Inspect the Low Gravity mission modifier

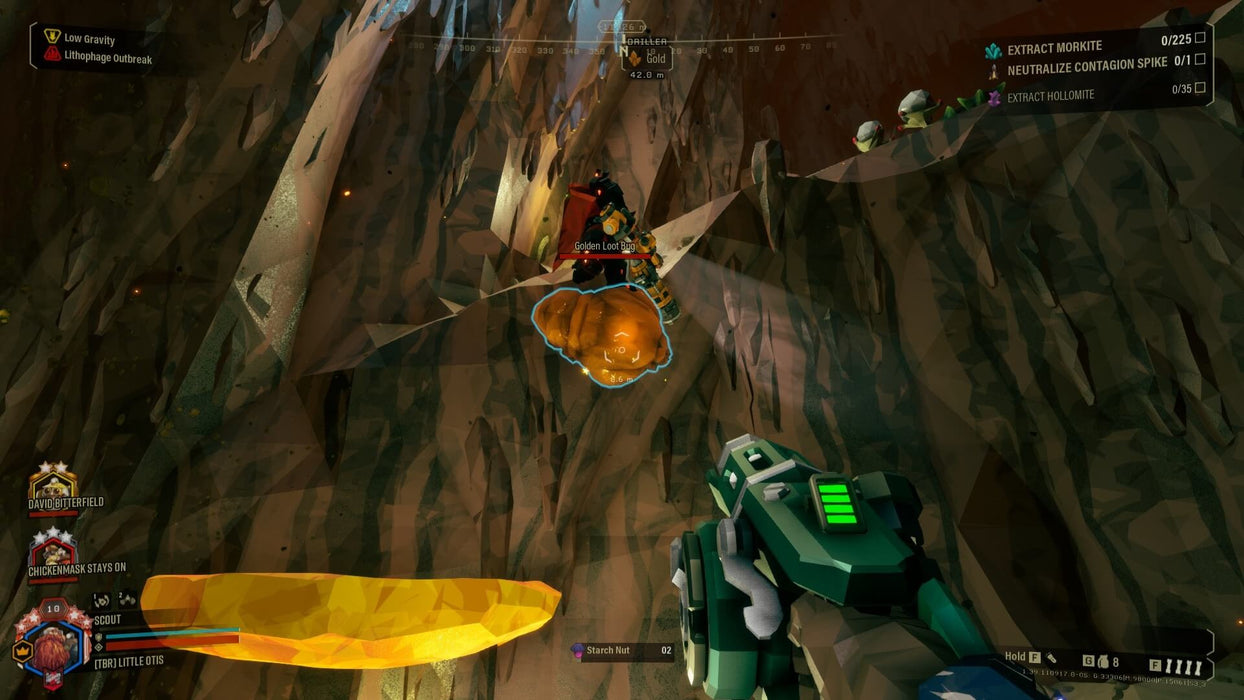click(89, 39)
